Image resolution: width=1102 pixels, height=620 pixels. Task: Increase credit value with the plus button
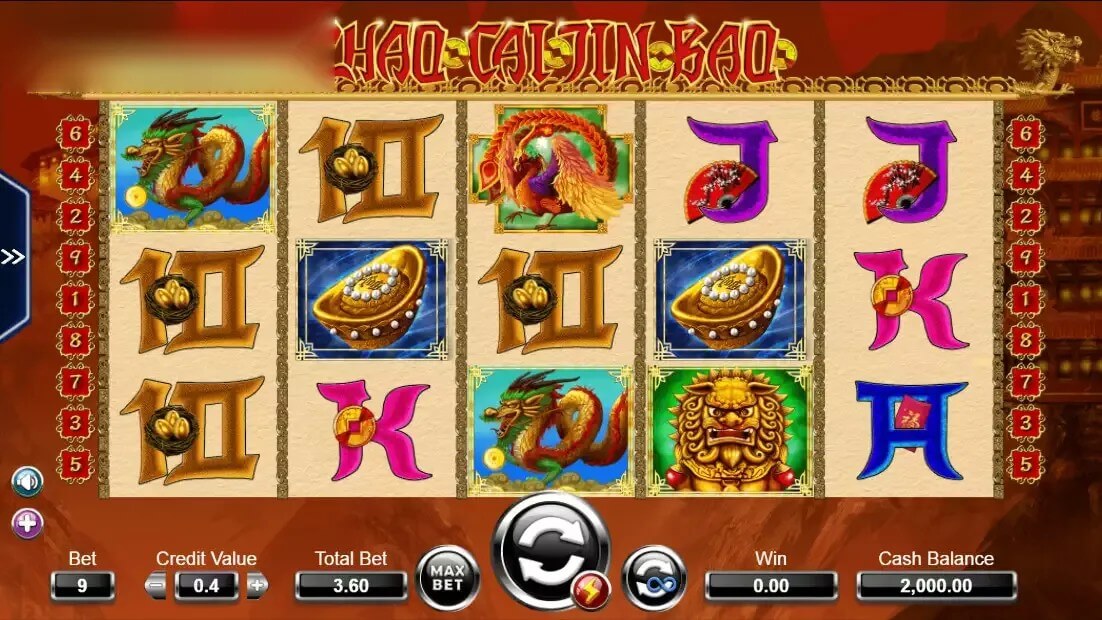pos(258,586)
